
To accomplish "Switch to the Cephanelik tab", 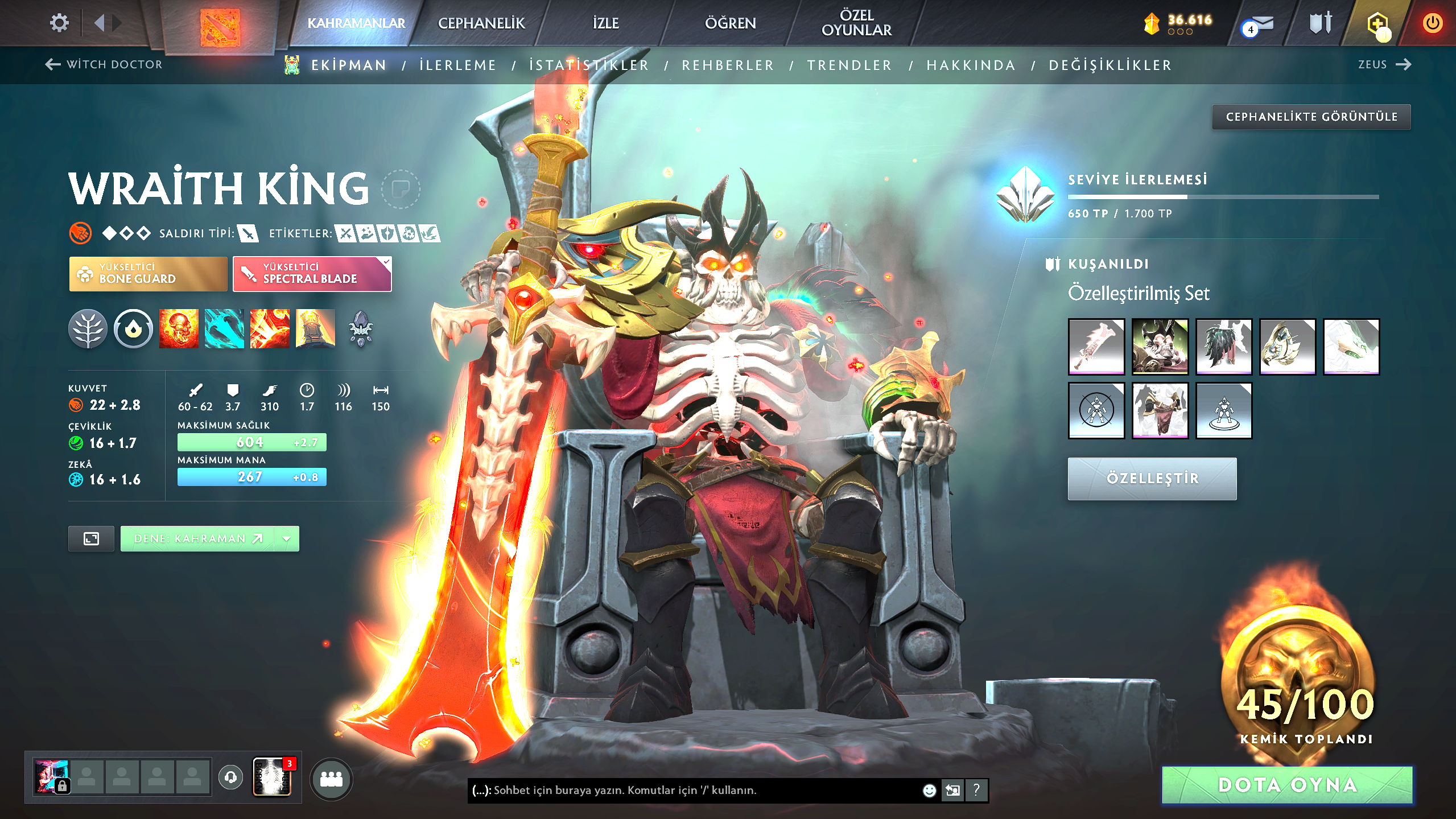I will [481, 23].
